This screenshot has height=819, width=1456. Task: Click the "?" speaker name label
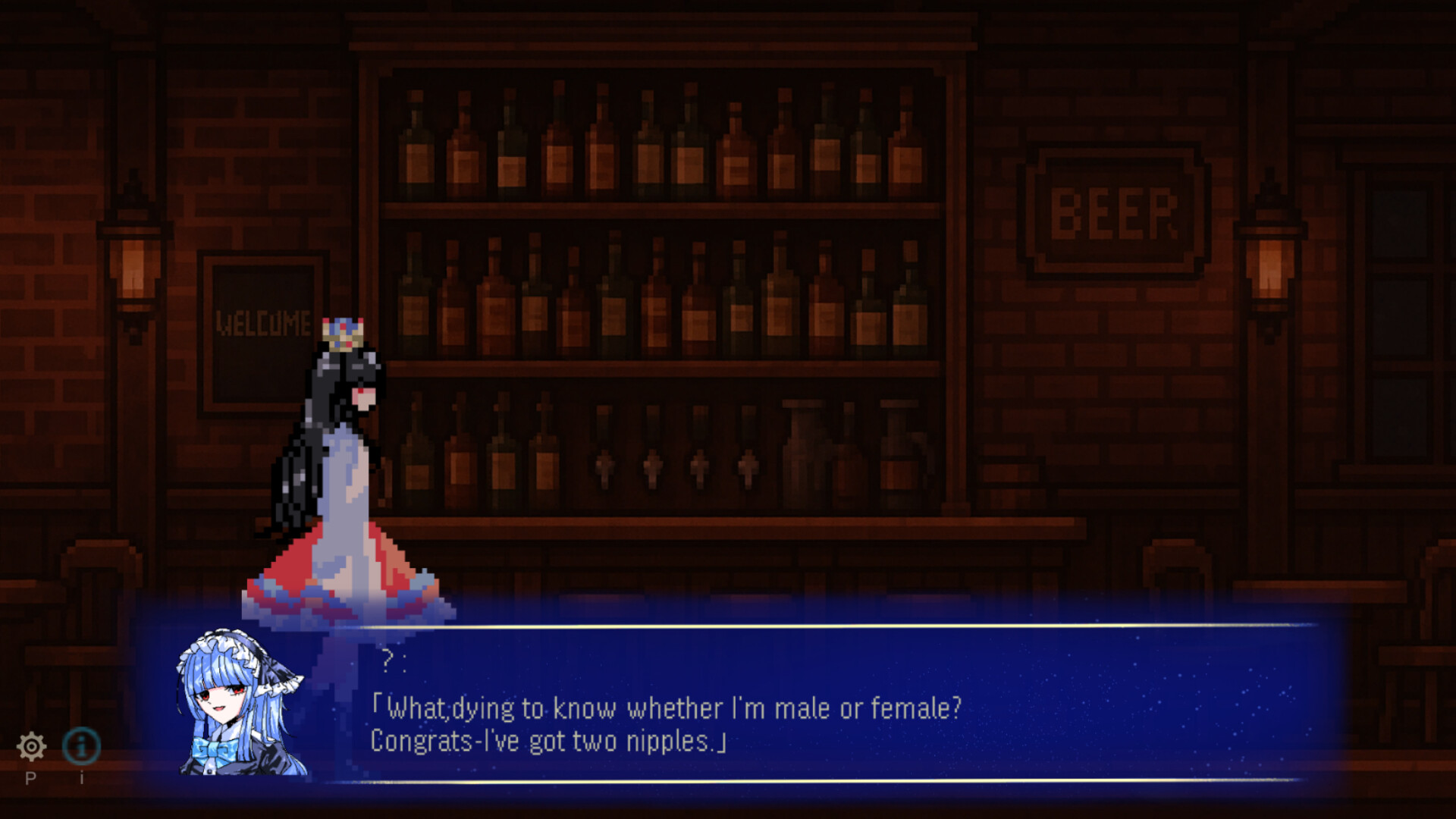(x=388, y=661)
